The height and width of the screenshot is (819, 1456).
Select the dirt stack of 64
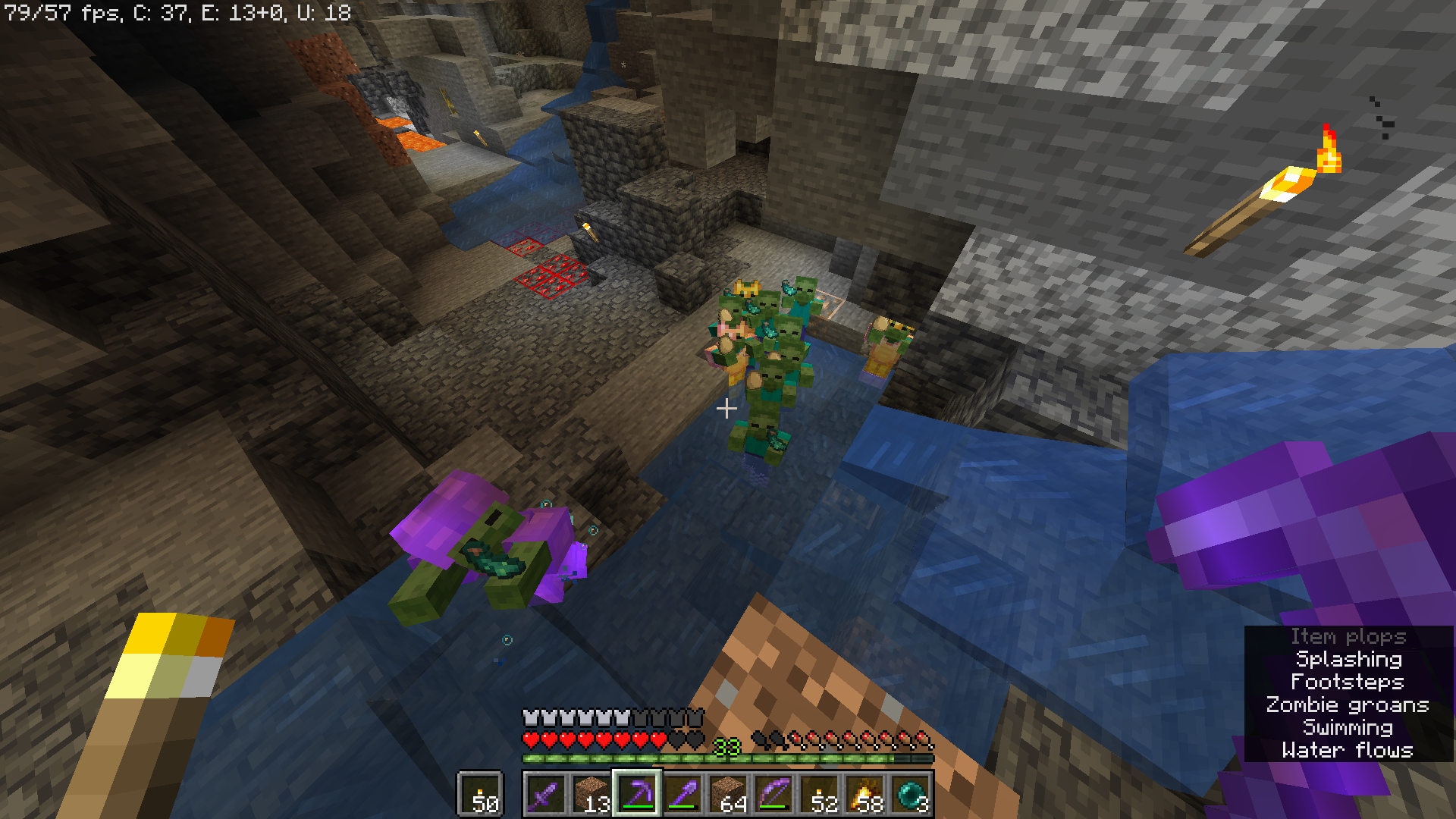tap(728, 795)
